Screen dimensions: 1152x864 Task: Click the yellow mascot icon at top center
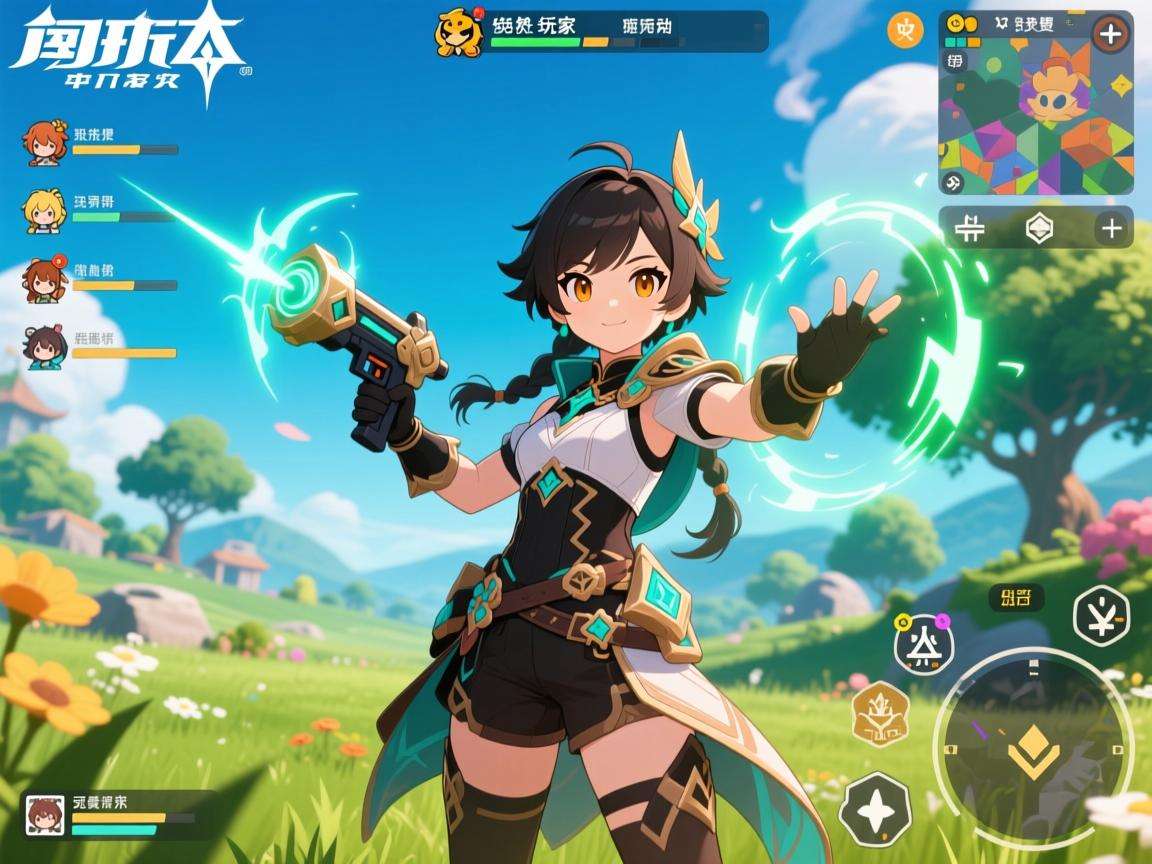[x=459, y=32]
